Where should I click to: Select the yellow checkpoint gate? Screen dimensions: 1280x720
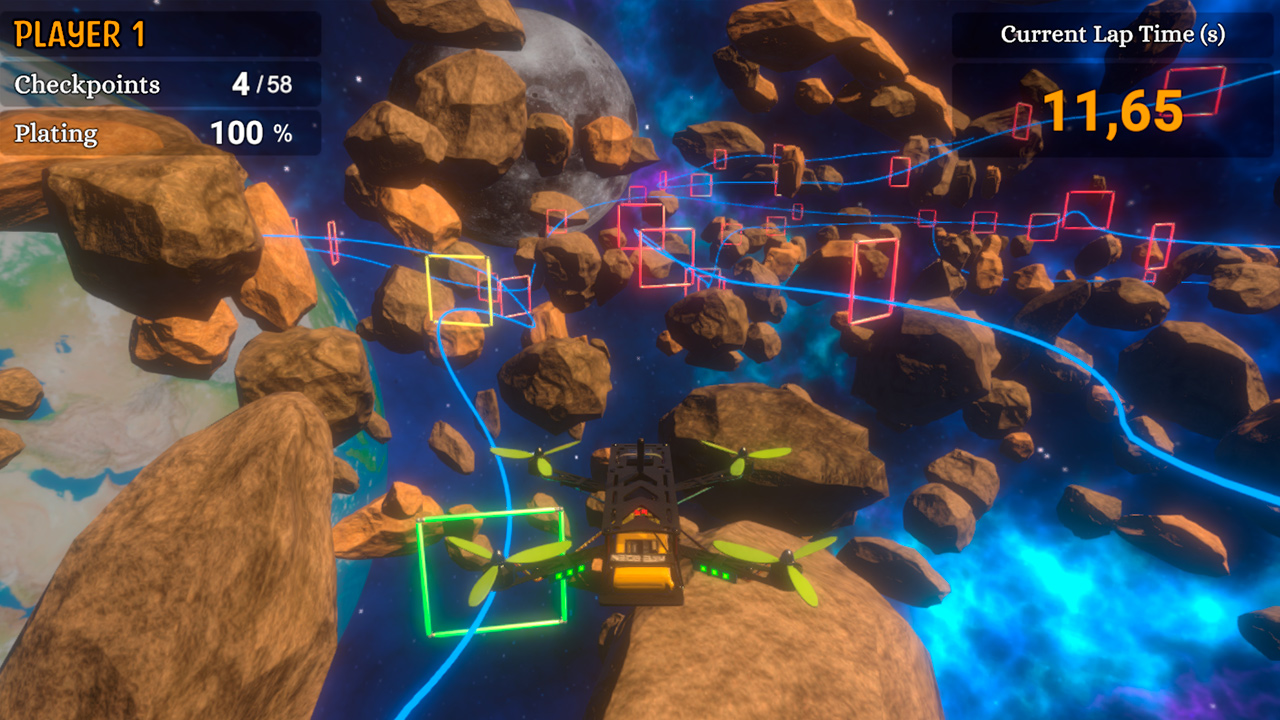point(457,293)
